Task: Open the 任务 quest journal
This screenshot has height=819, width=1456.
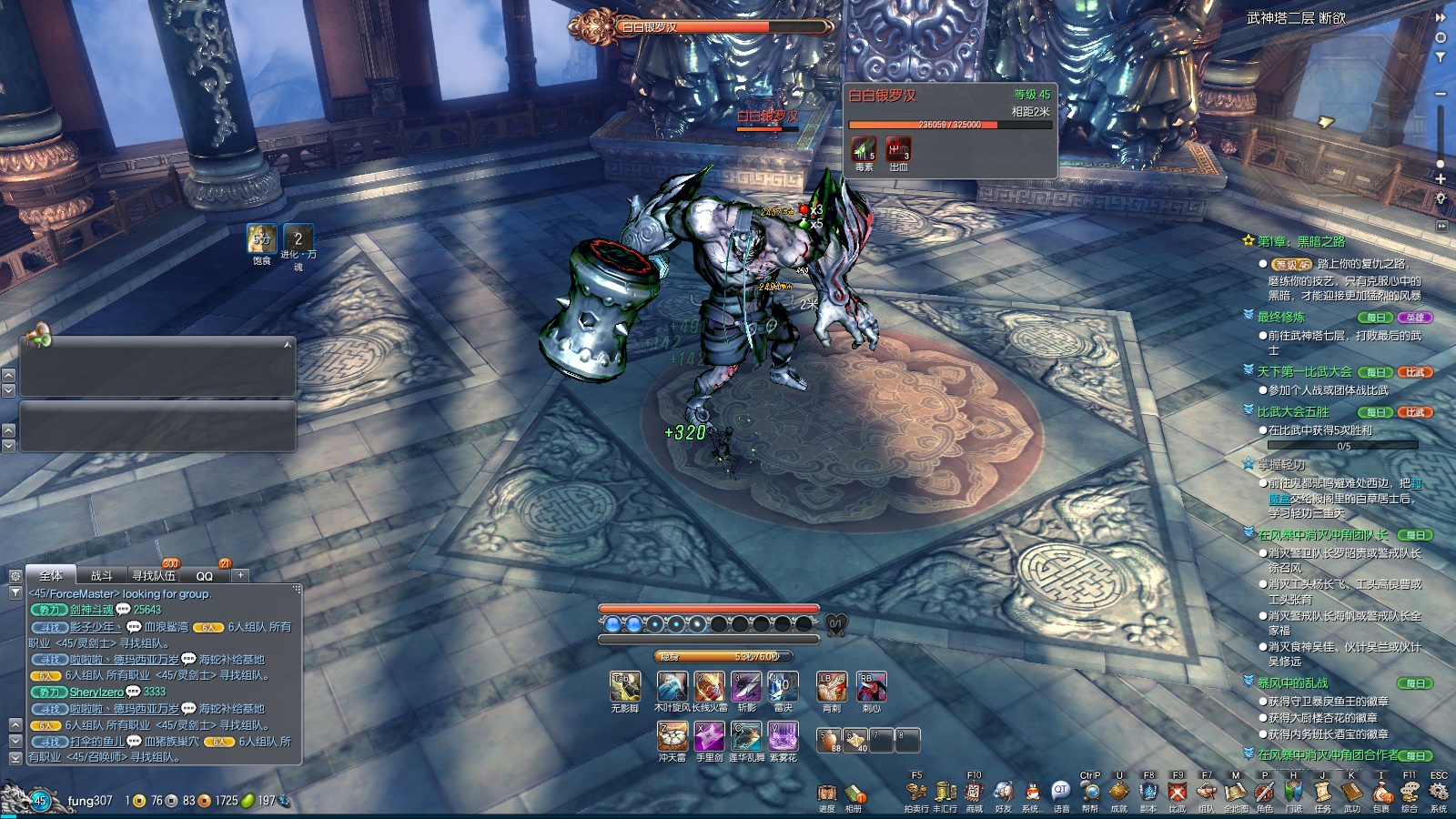Action: point(1322,793)
